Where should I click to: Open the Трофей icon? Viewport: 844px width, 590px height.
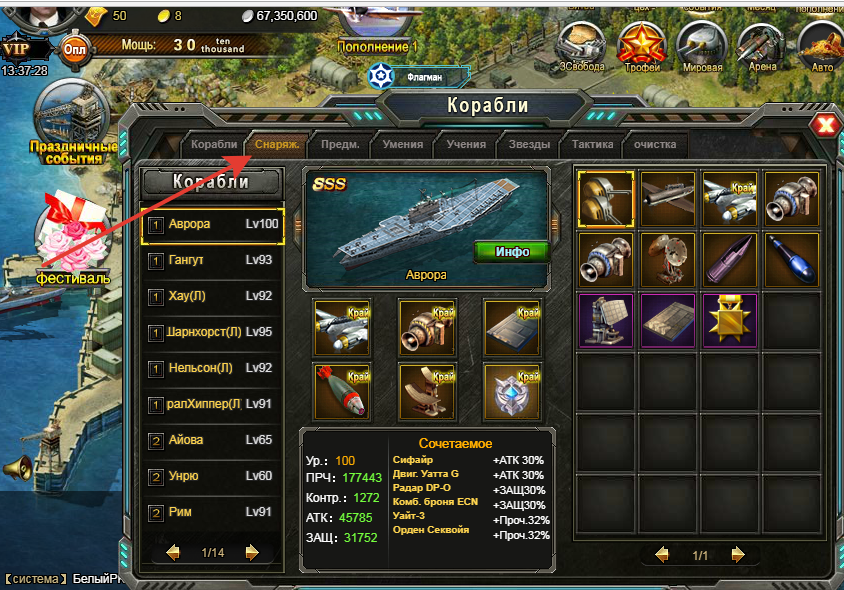click(641, 46)
